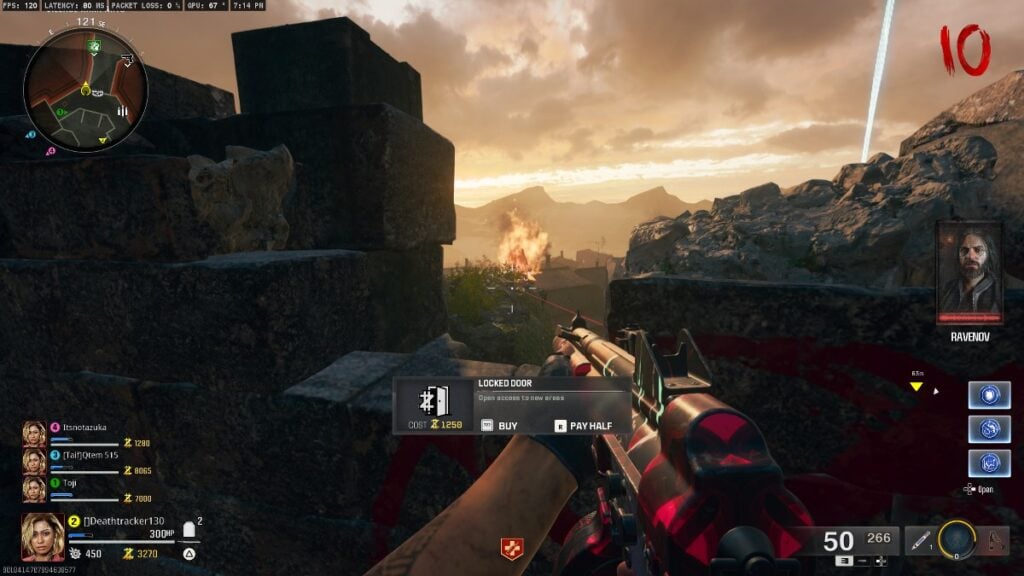This screenshot has height=576, width=1024.
Task: Select the Ravenov character portrait
Action: 969,272
